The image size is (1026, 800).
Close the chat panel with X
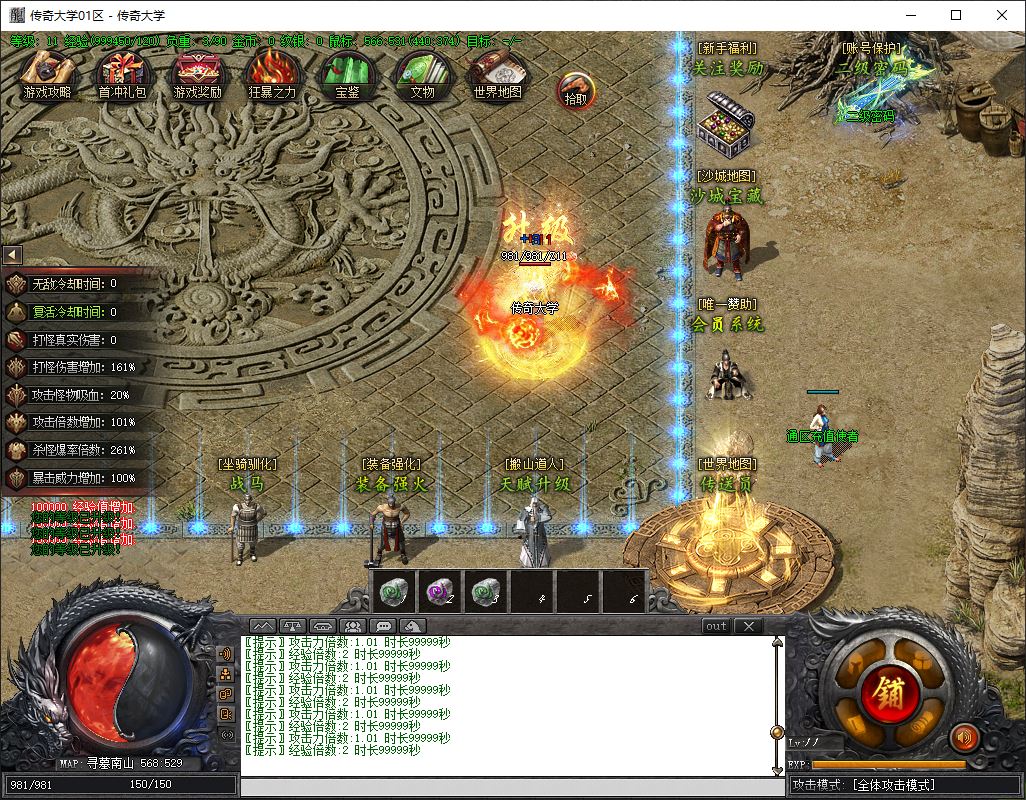click(748, 626)
